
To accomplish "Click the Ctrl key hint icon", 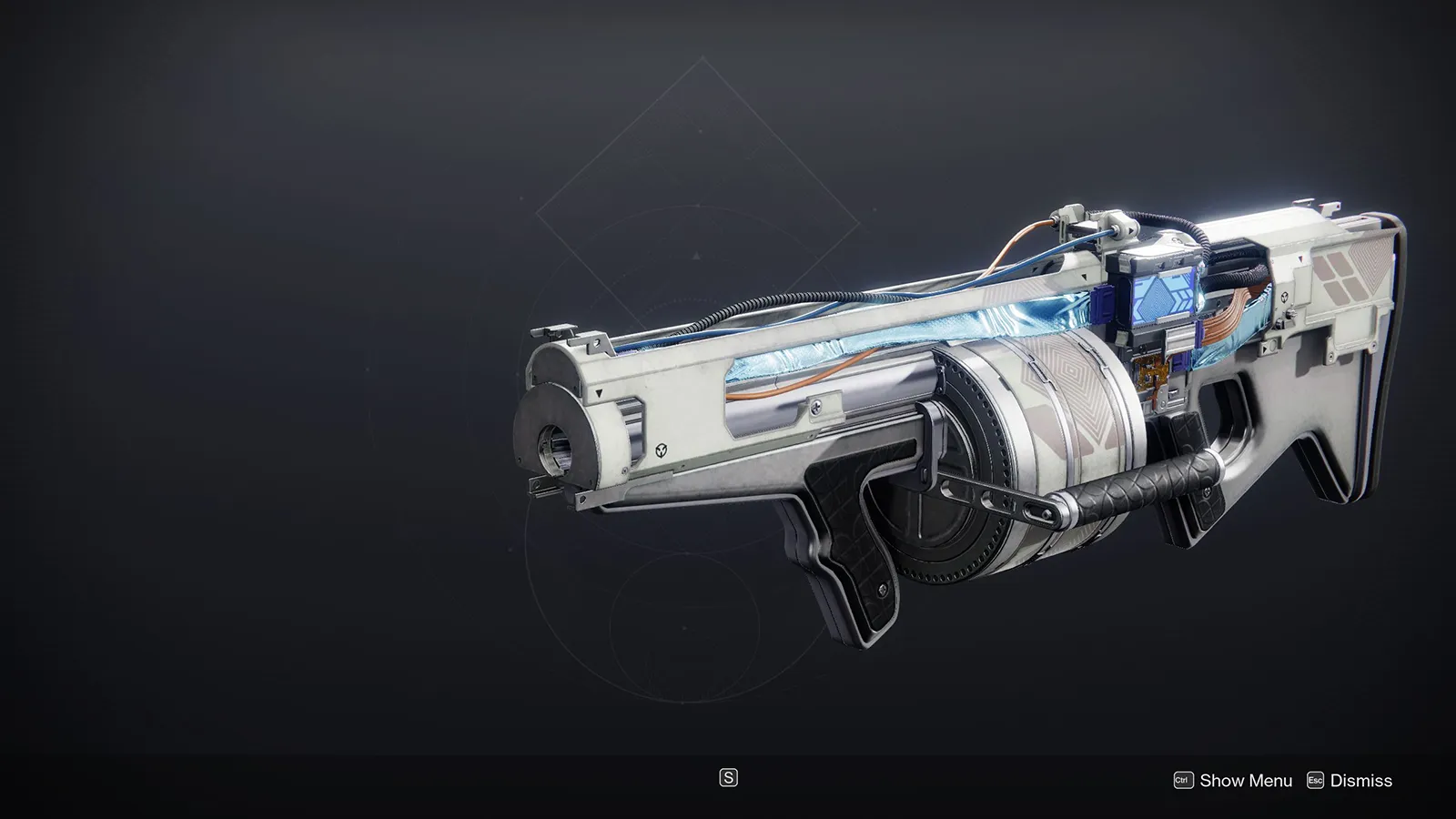I will click(1185, 780).
